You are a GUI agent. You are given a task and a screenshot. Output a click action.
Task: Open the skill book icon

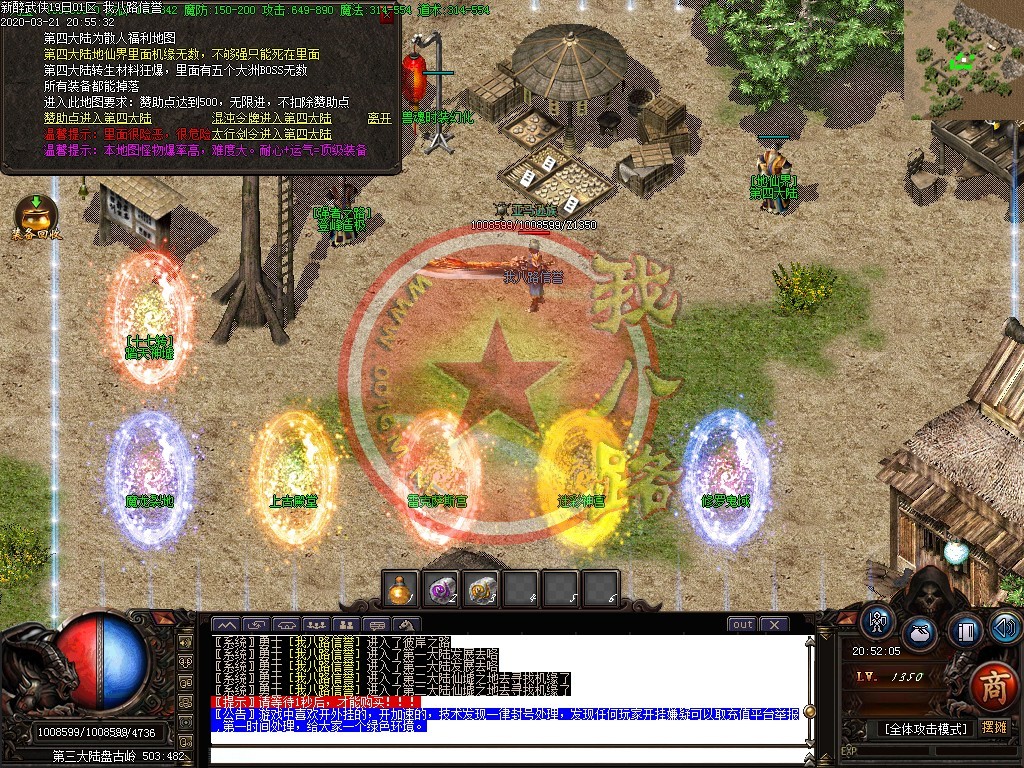(965, 632)
